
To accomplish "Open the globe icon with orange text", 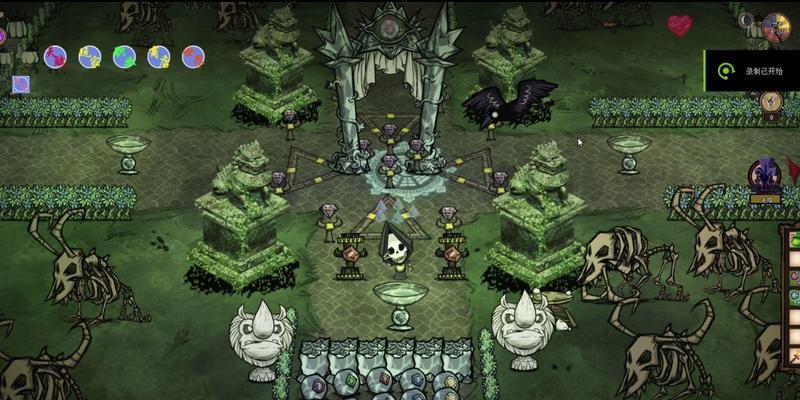I will (x=193, y=56).
